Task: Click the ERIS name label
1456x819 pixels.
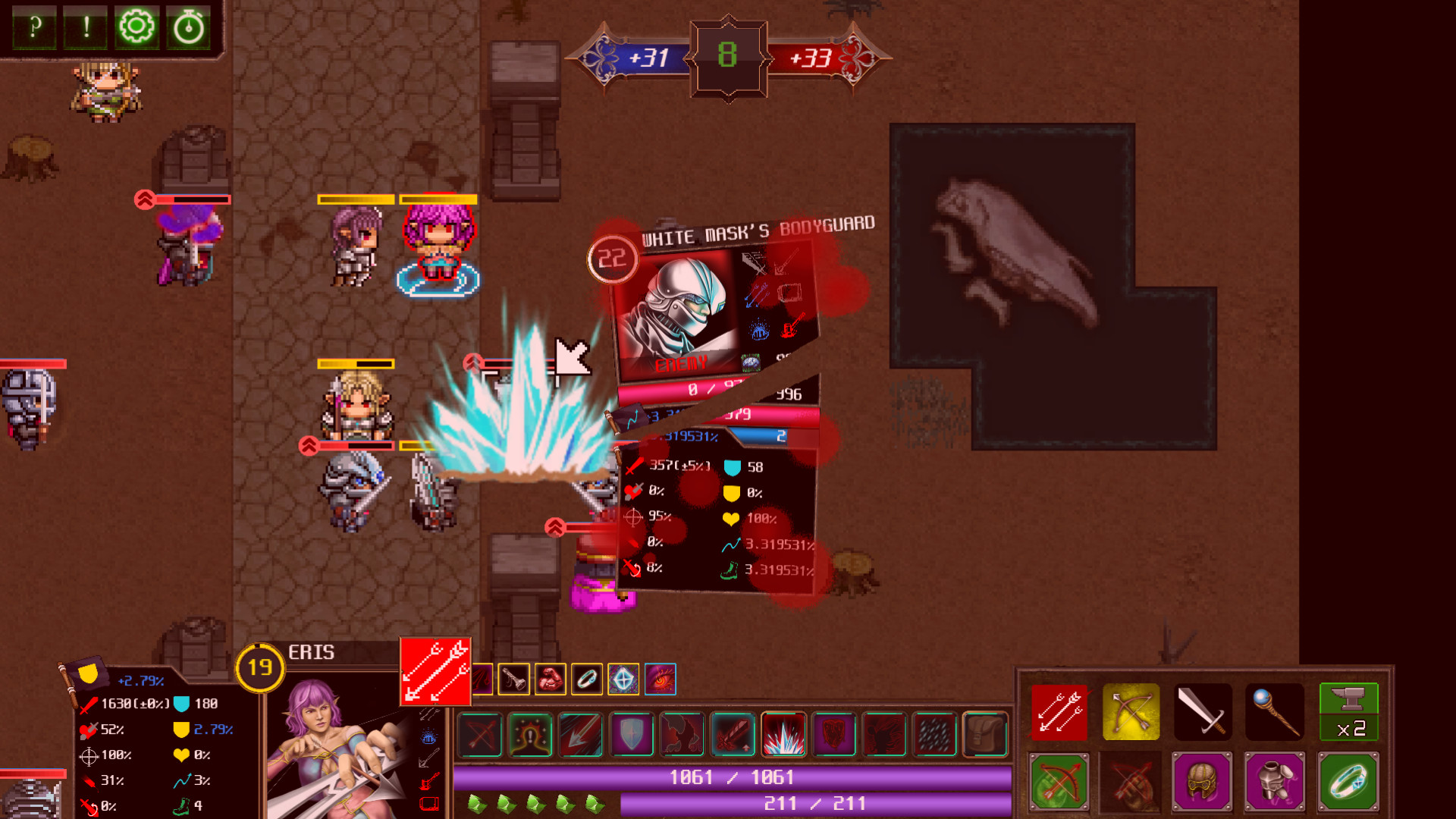Action: pyautogui.click(x=312, y=653)
